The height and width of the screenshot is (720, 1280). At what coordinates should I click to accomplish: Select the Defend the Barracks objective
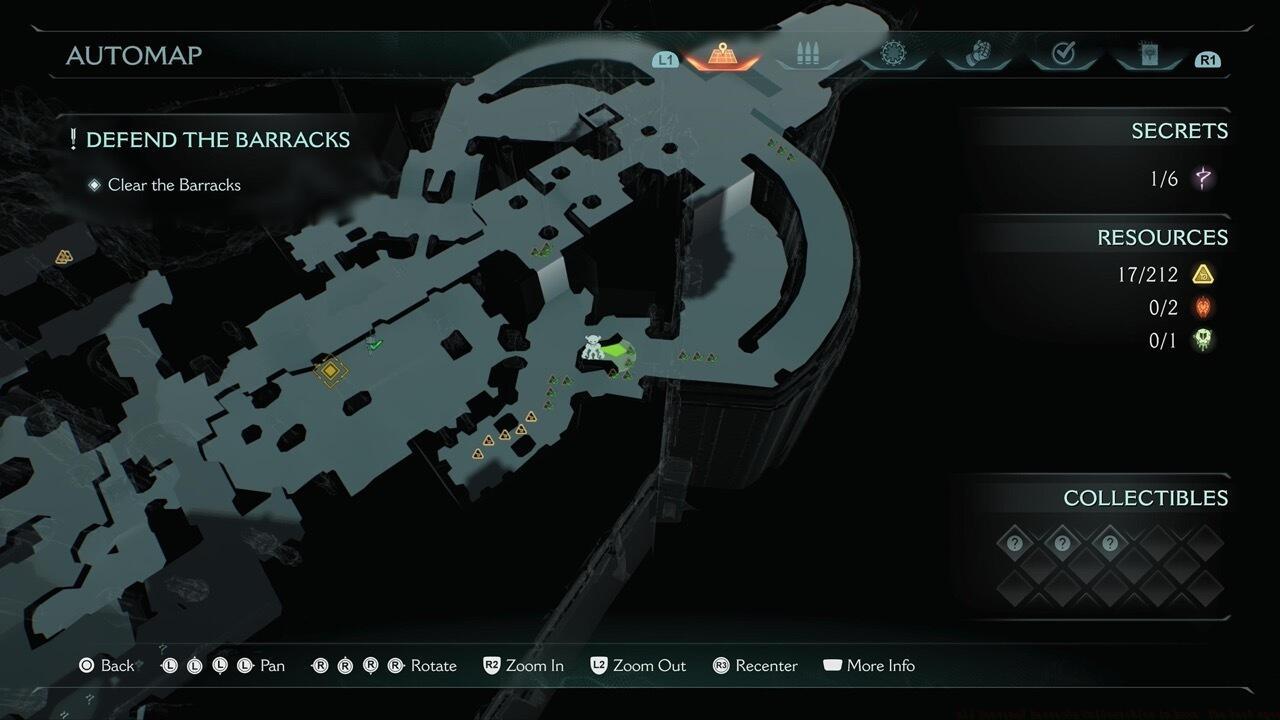tap(217, 140)
